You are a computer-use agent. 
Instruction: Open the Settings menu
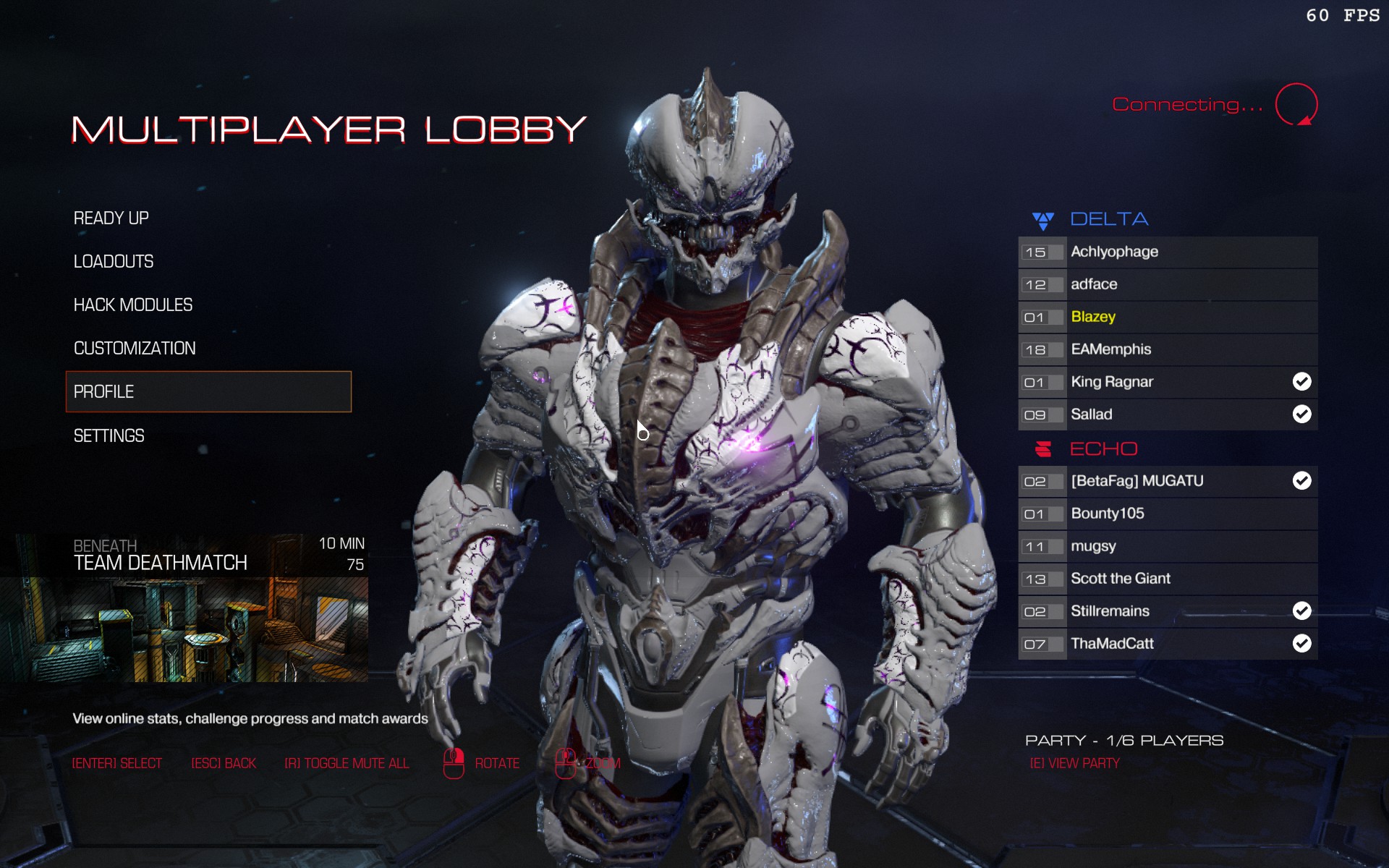click(109, 435)
